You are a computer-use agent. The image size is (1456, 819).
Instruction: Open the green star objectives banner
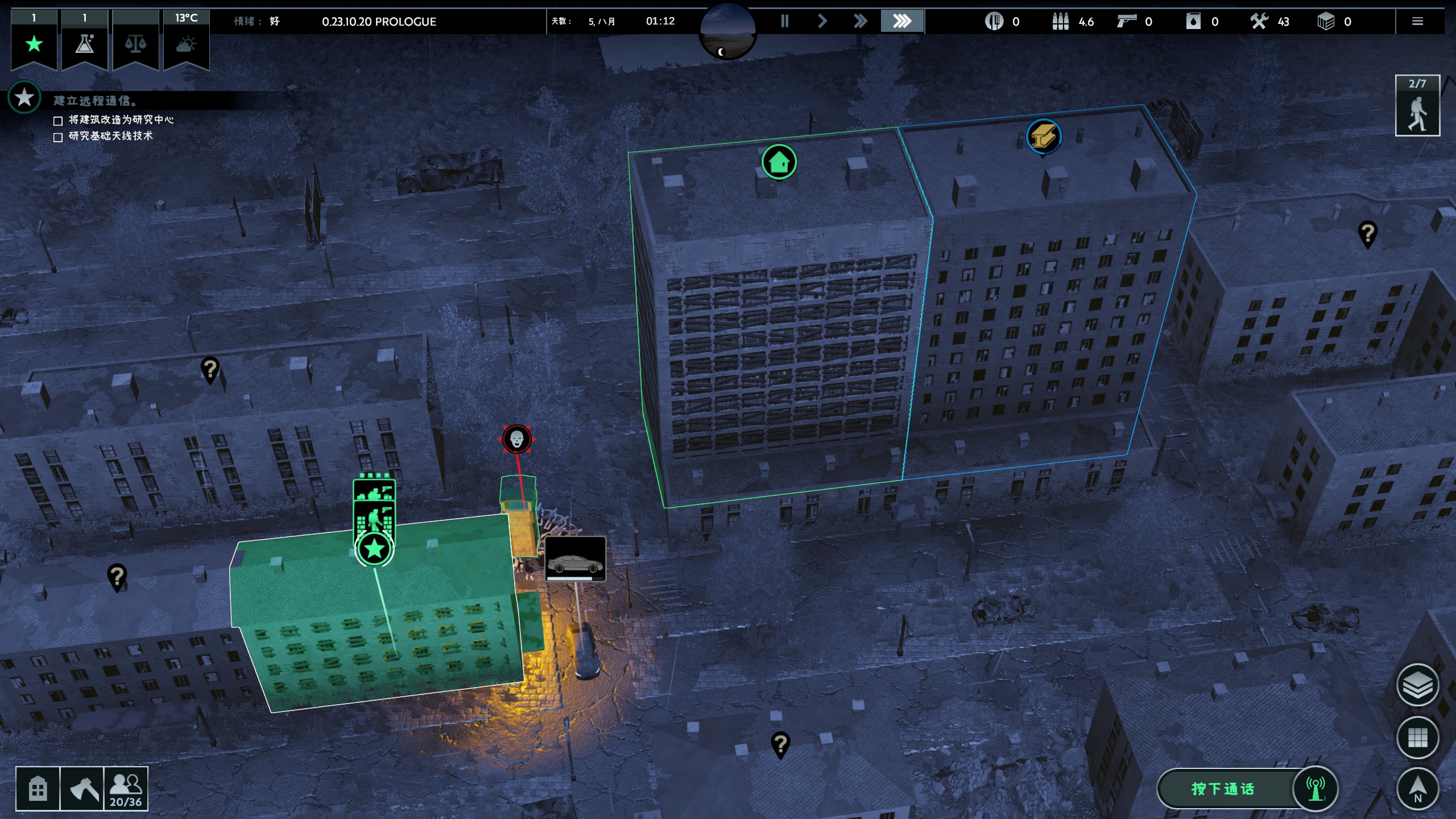(34, 43)
